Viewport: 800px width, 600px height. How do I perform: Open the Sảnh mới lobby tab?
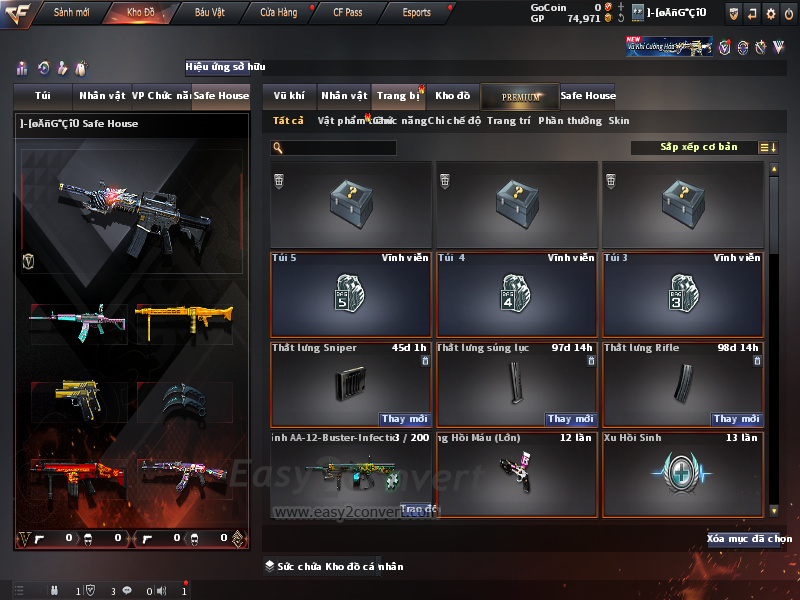pyautogui.click(x=71, y=13)
